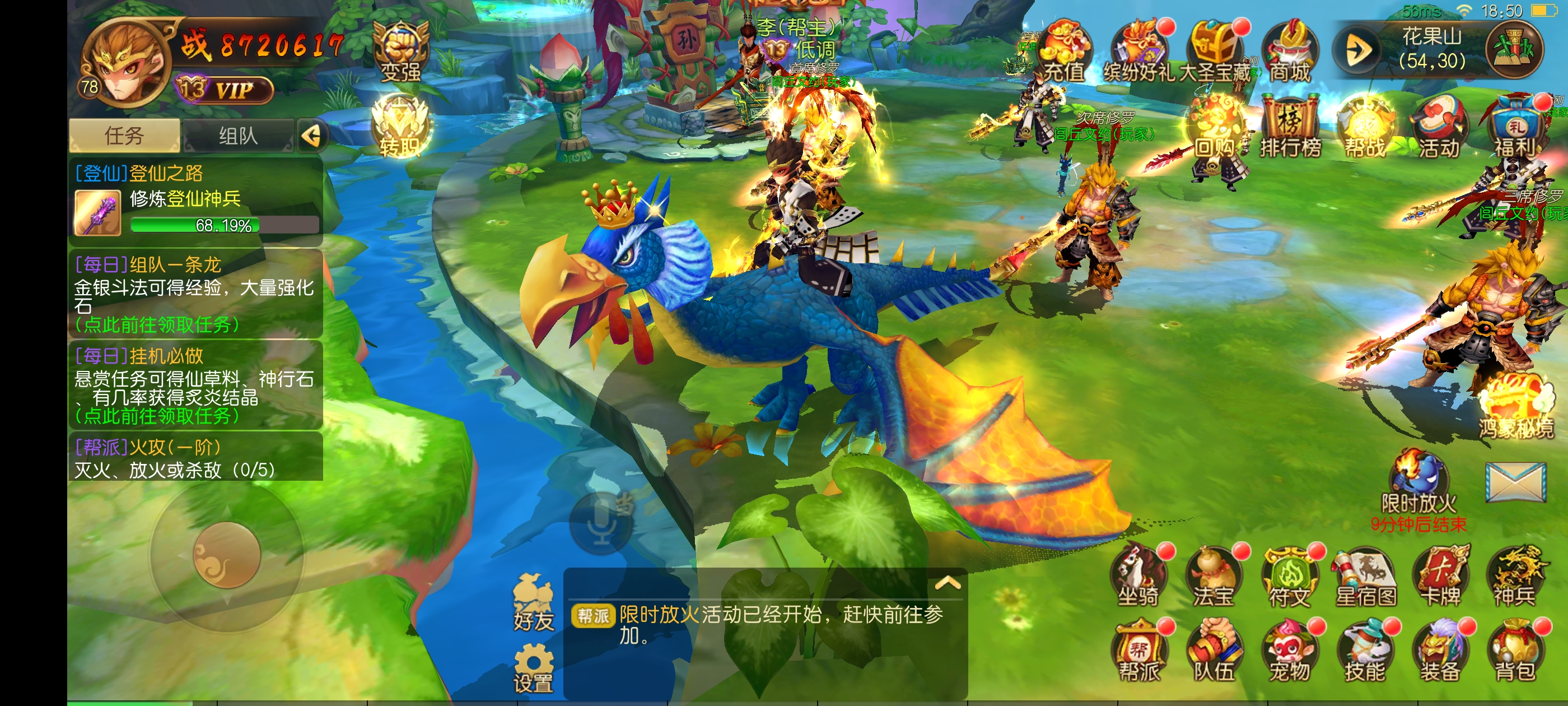Switch to the 组队 team tab
Viewport: 1568px width, 706px height.
pyautogui.click(x=239, y=135)
